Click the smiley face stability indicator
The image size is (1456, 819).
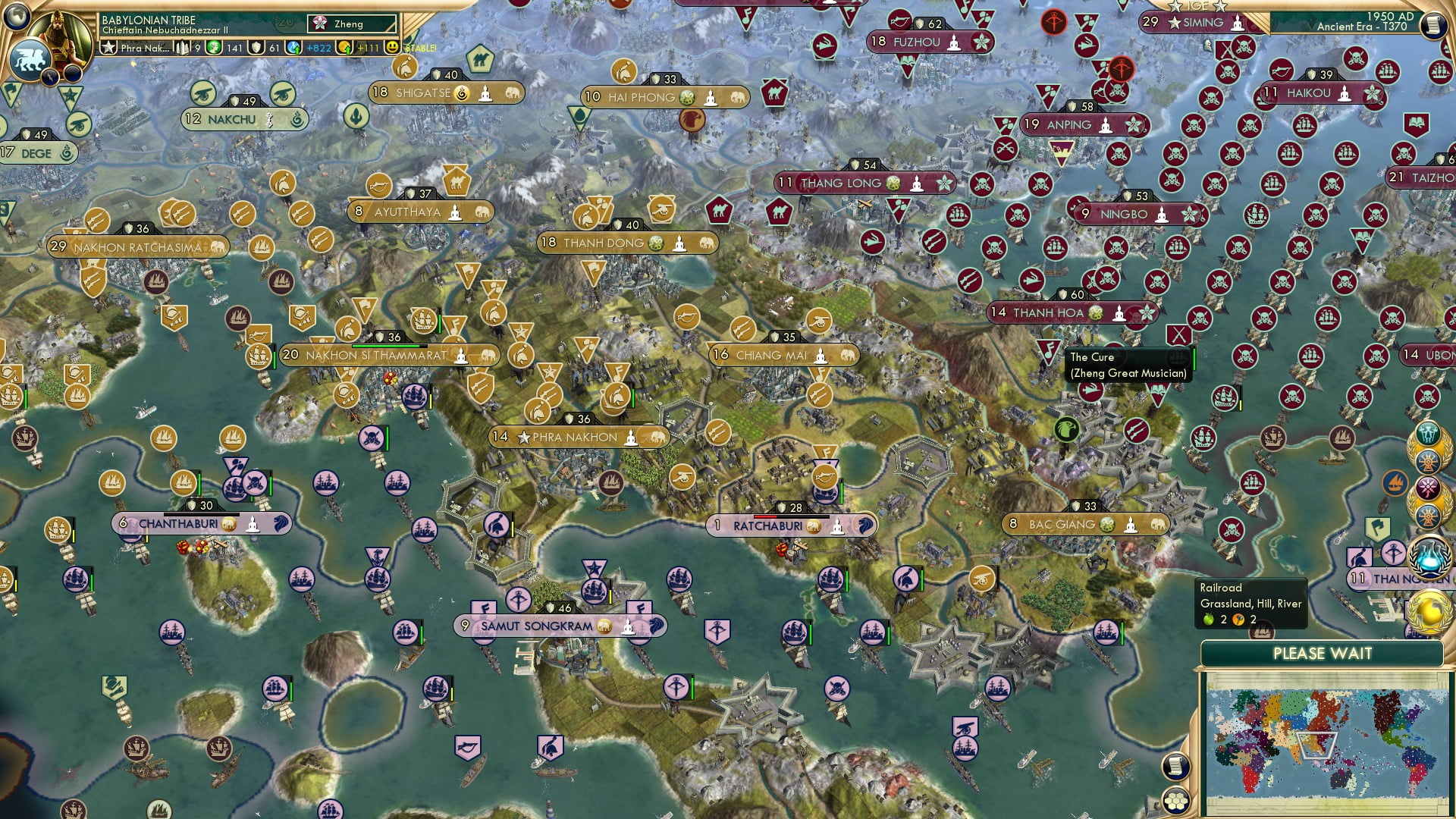pyautogui.click(x=392, y=47)
